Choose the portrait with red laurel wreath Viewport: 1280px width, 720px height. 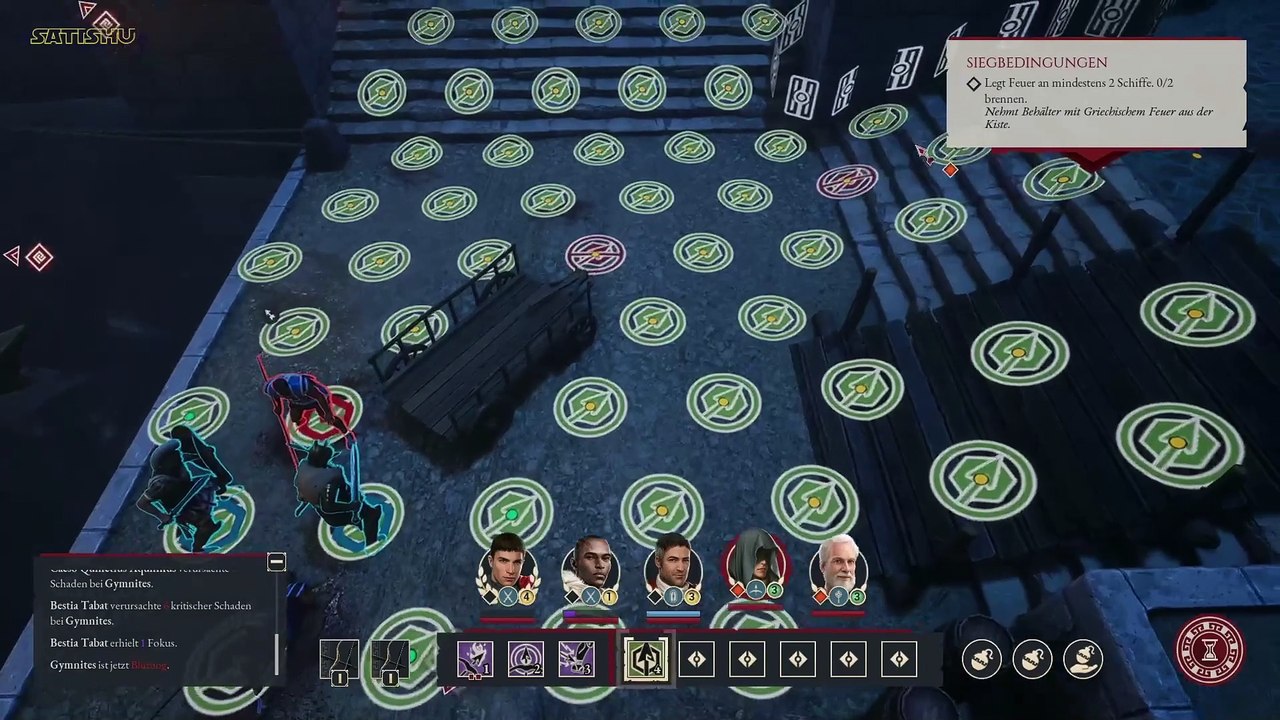click(508, 567)
